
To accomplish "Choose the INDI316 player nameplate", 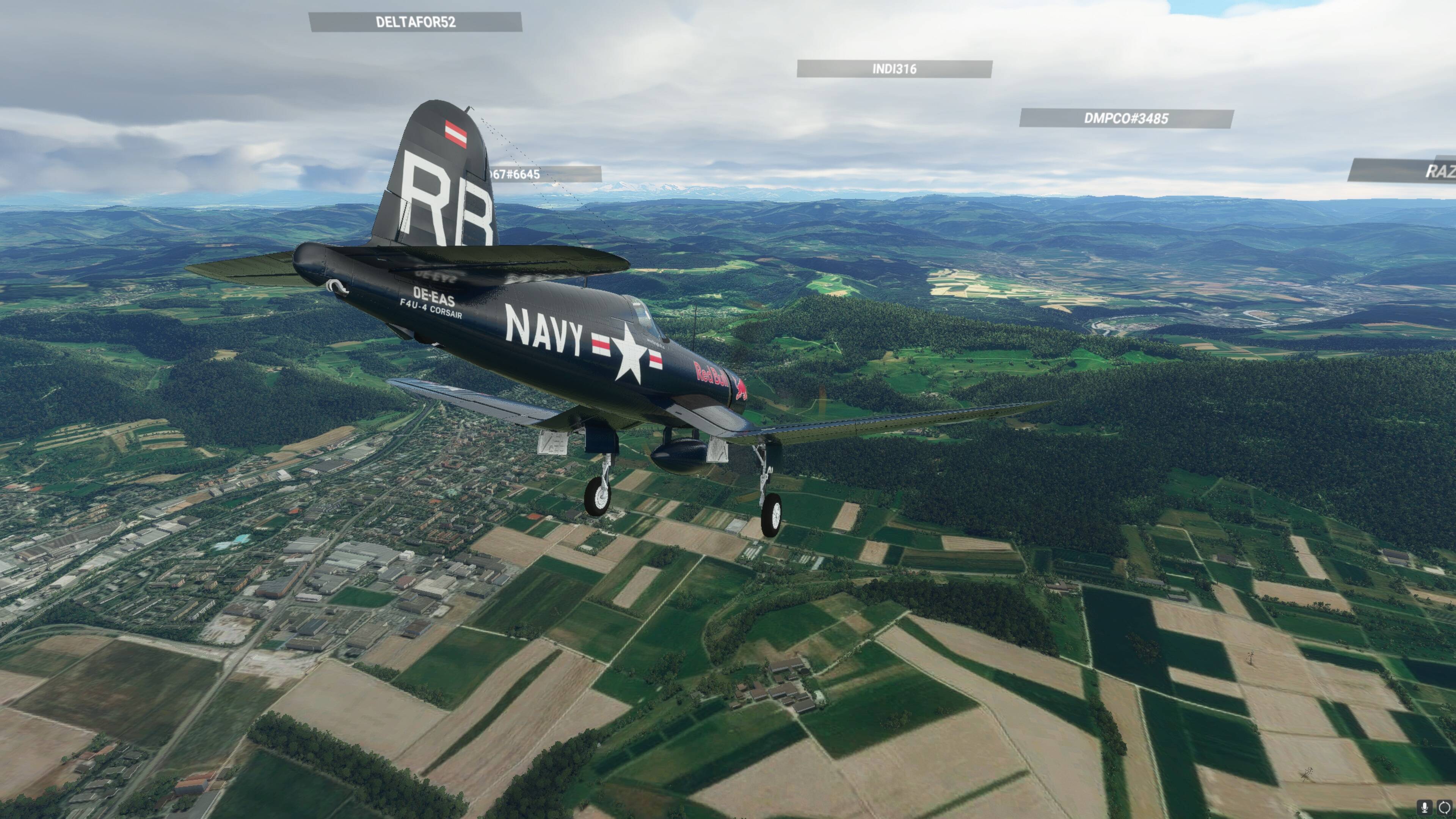I will (x=894, y=69).
